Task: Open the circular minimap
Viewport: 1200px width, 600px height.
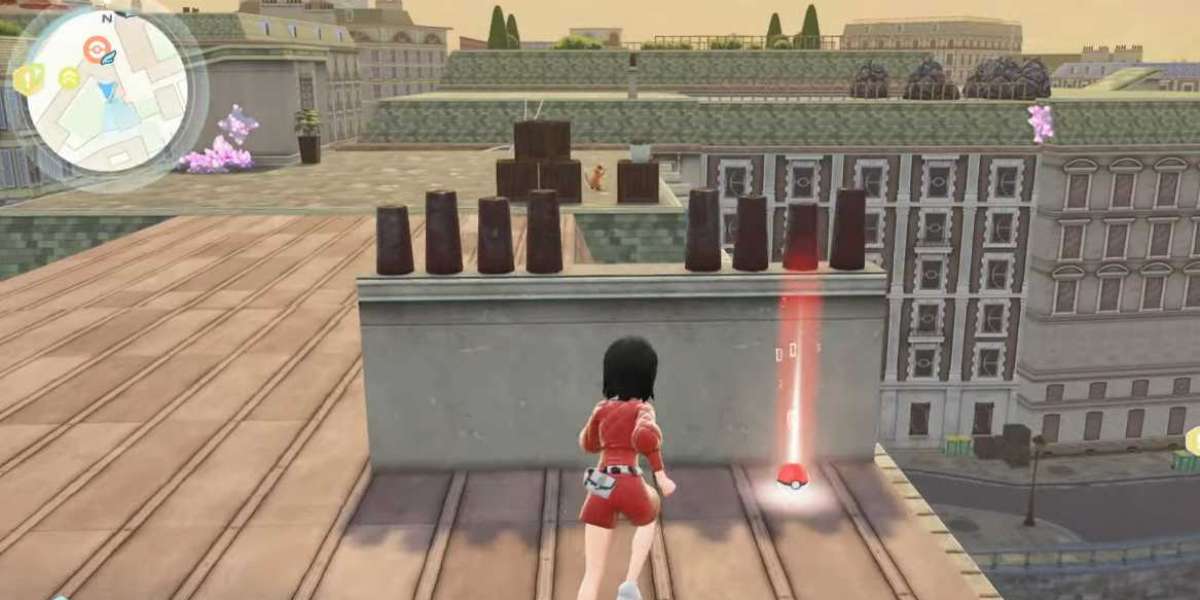Action: pyautogui.click(x=105, y=92)
